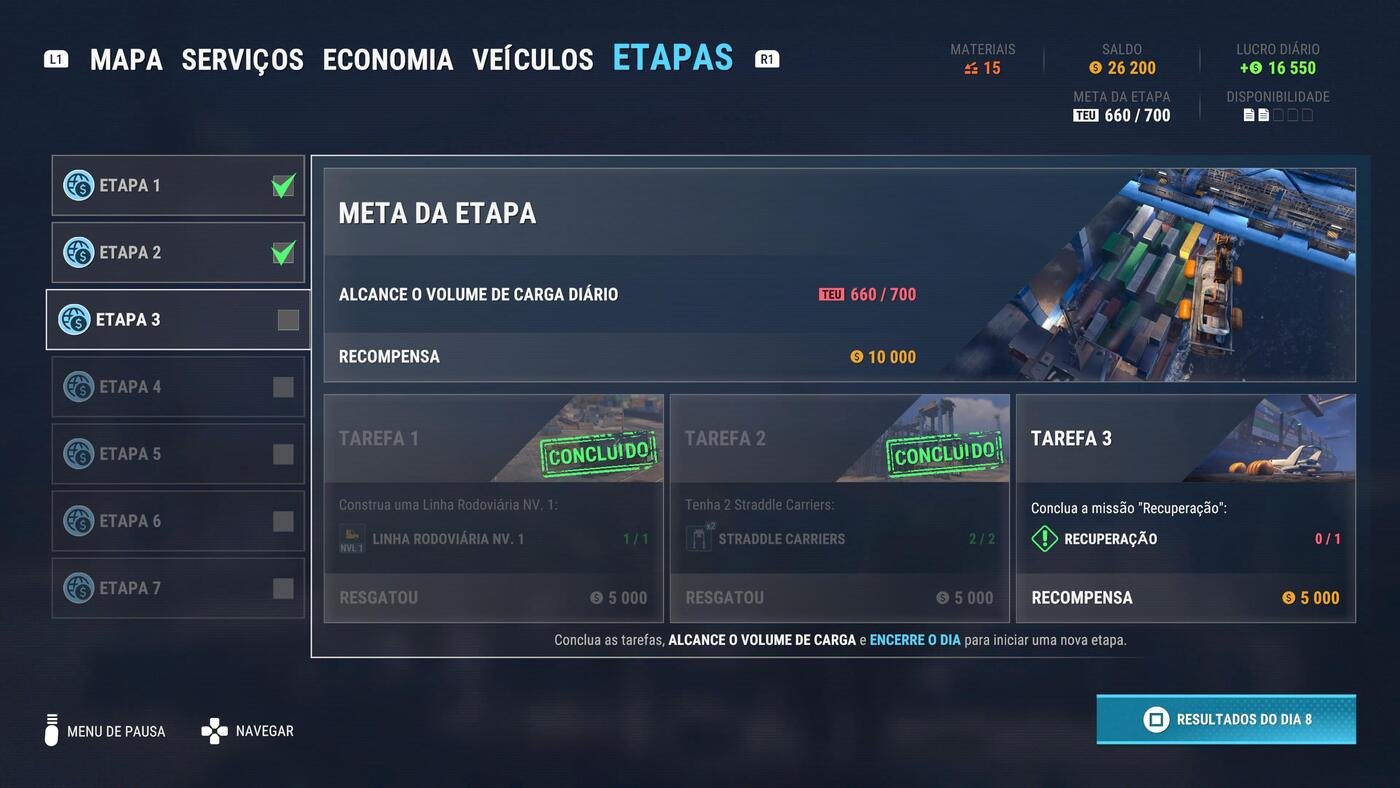
Task: Select Etapa 7 stage entry
Action: (x=178, y=588)
